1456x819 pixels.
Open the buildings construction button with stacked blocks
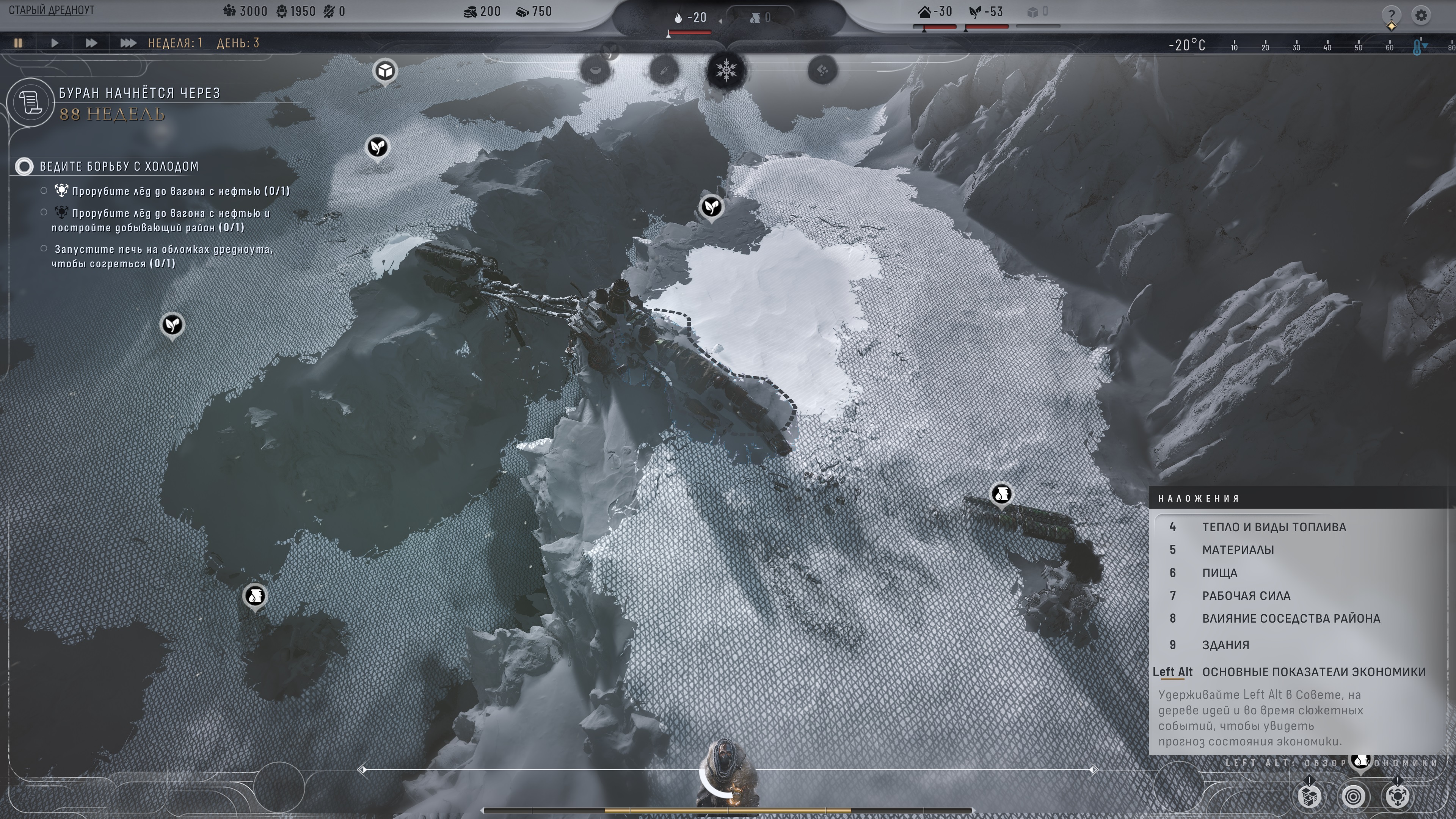[x=1310, y=796]
